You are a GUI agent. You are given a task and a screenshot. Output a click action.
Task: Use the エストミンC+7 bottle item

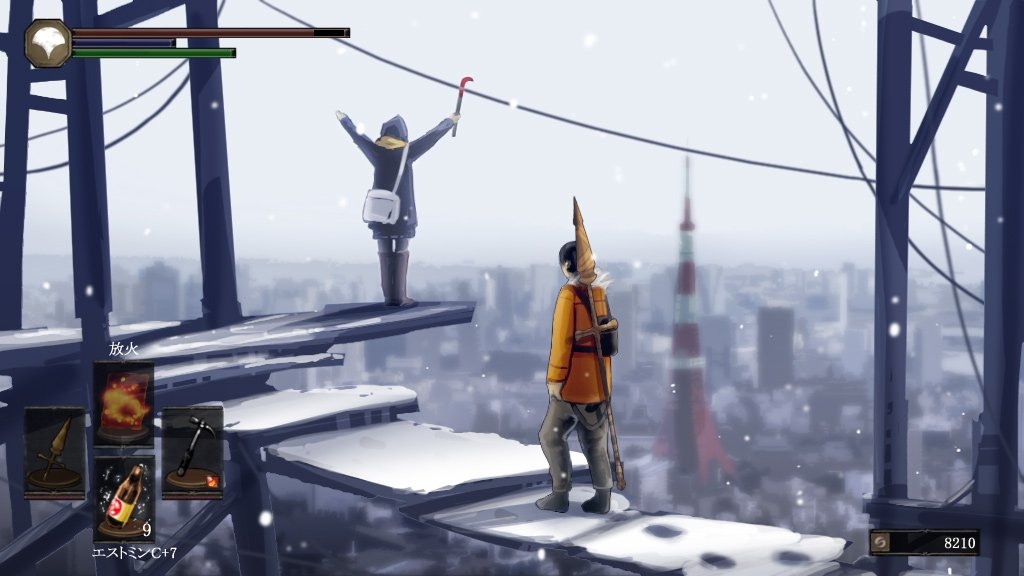click(123, 497)
